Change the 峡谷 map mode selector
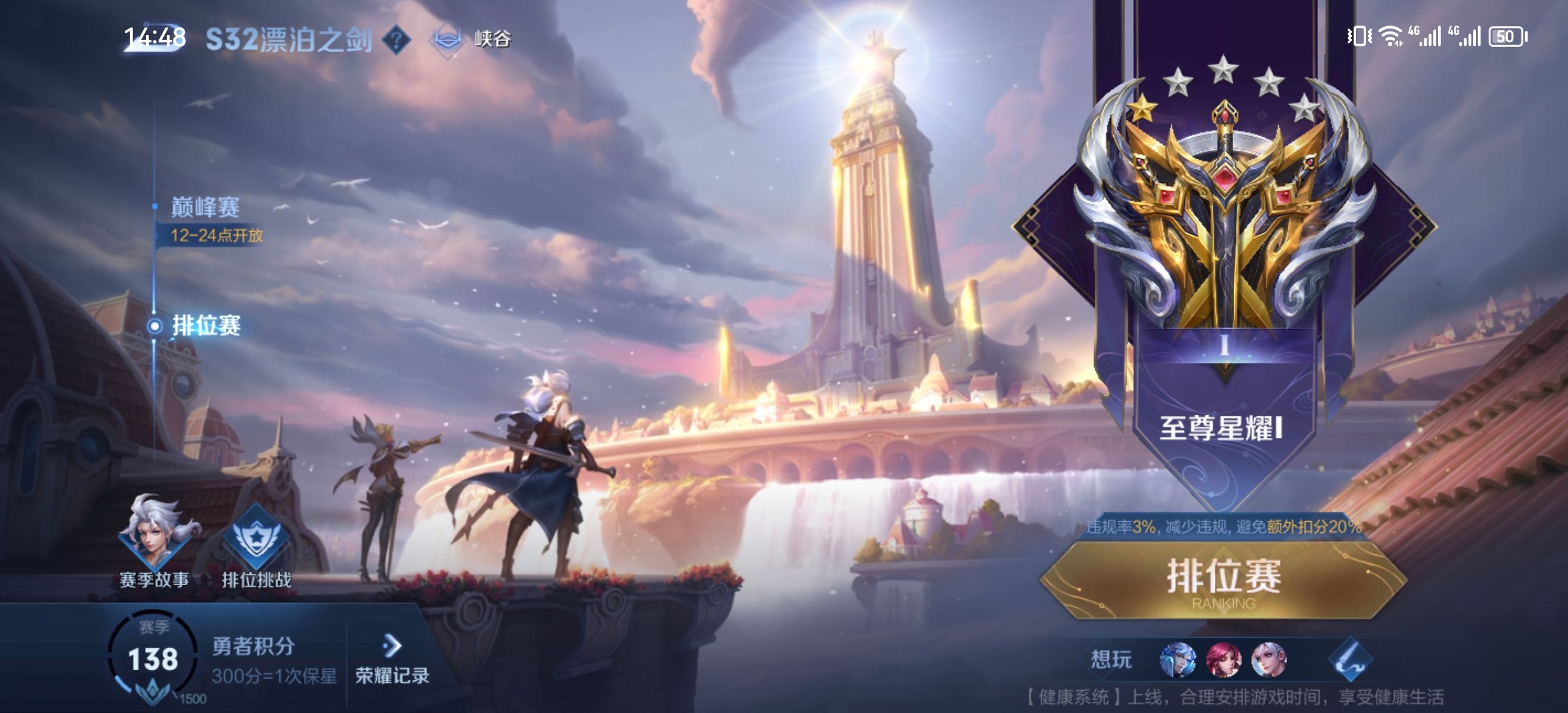Viewport: 1568px width, 713px height. [470, 40]
